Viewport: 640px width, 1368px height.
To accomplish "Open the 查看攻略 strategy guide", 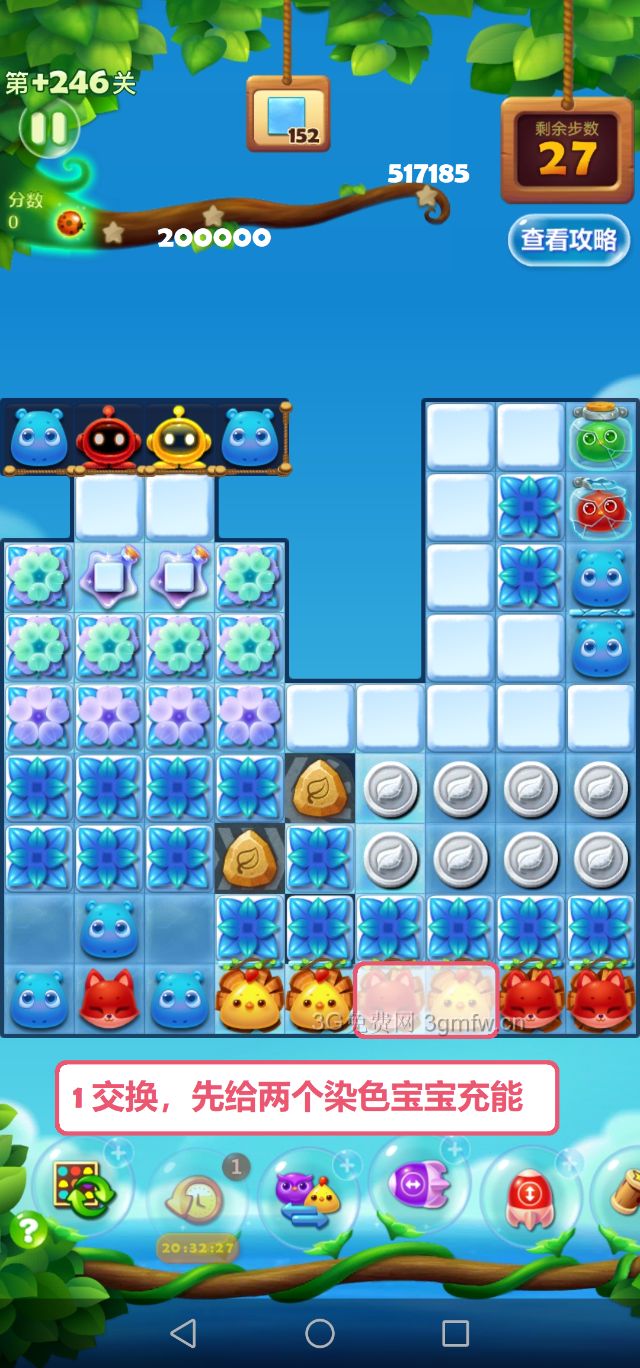I will 568,240.
